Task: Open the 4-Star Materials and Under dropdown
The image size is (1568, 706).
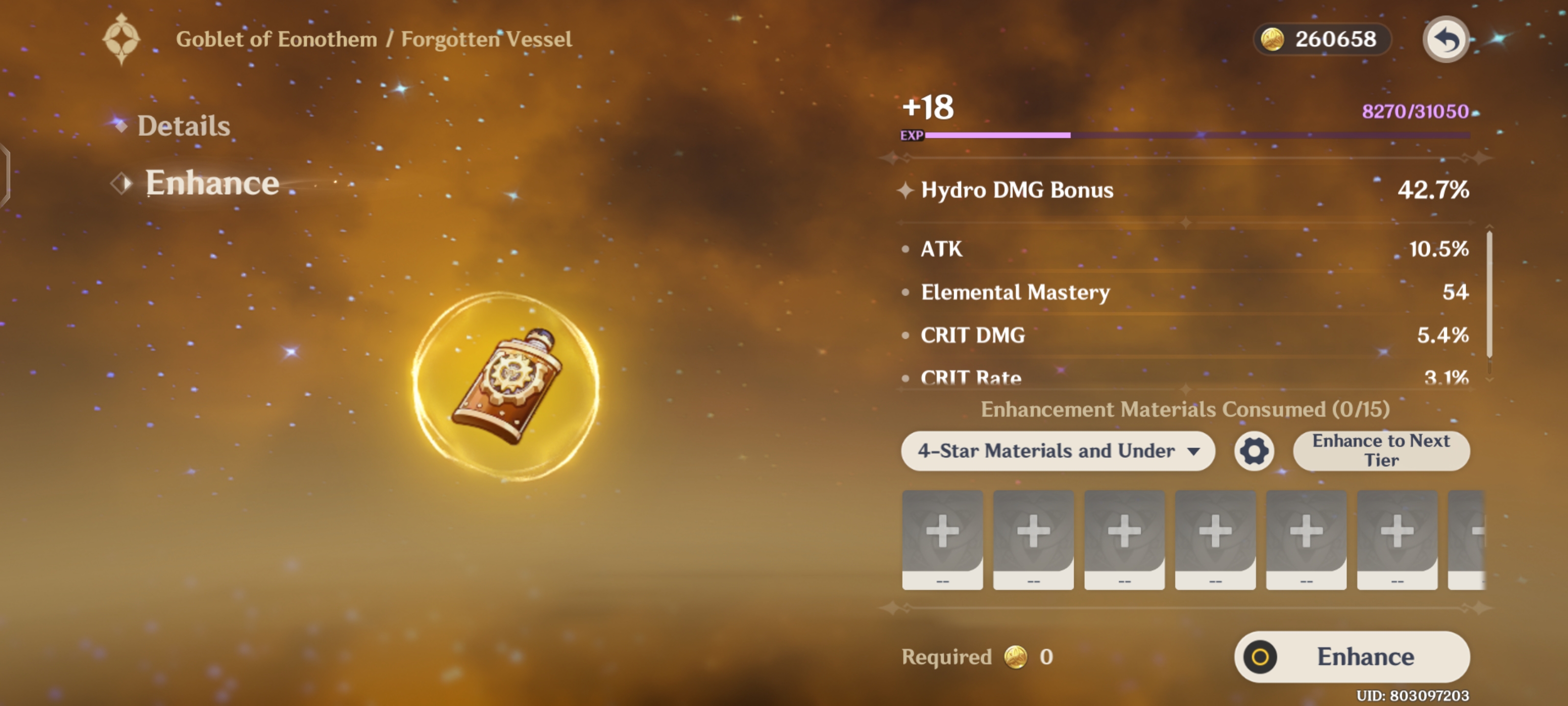Action: tap(1057, 451)
